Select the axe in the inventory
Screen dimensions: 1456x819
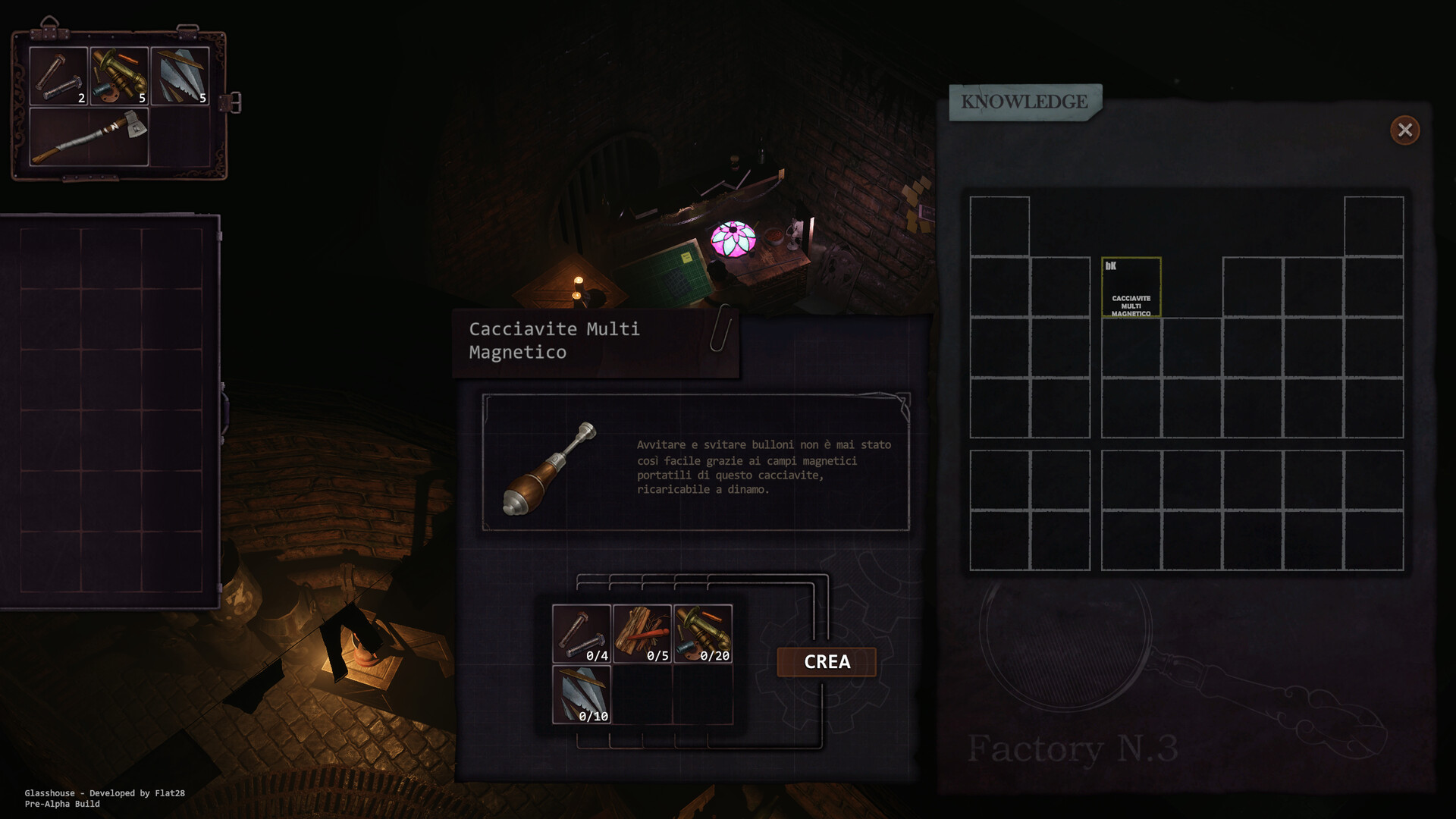click(89, 136)
